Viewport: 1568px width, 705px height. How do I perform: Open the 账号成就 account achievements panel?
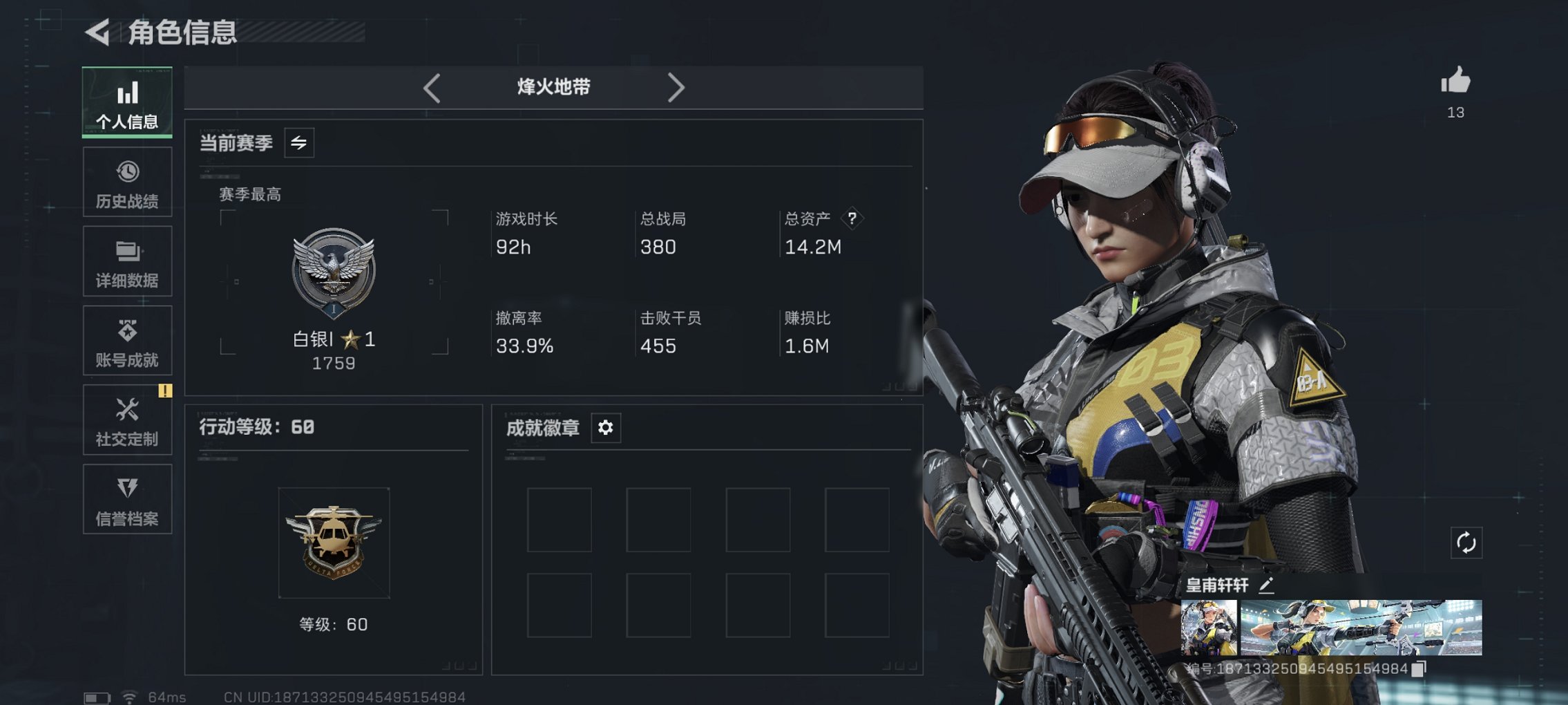[127, 340]
